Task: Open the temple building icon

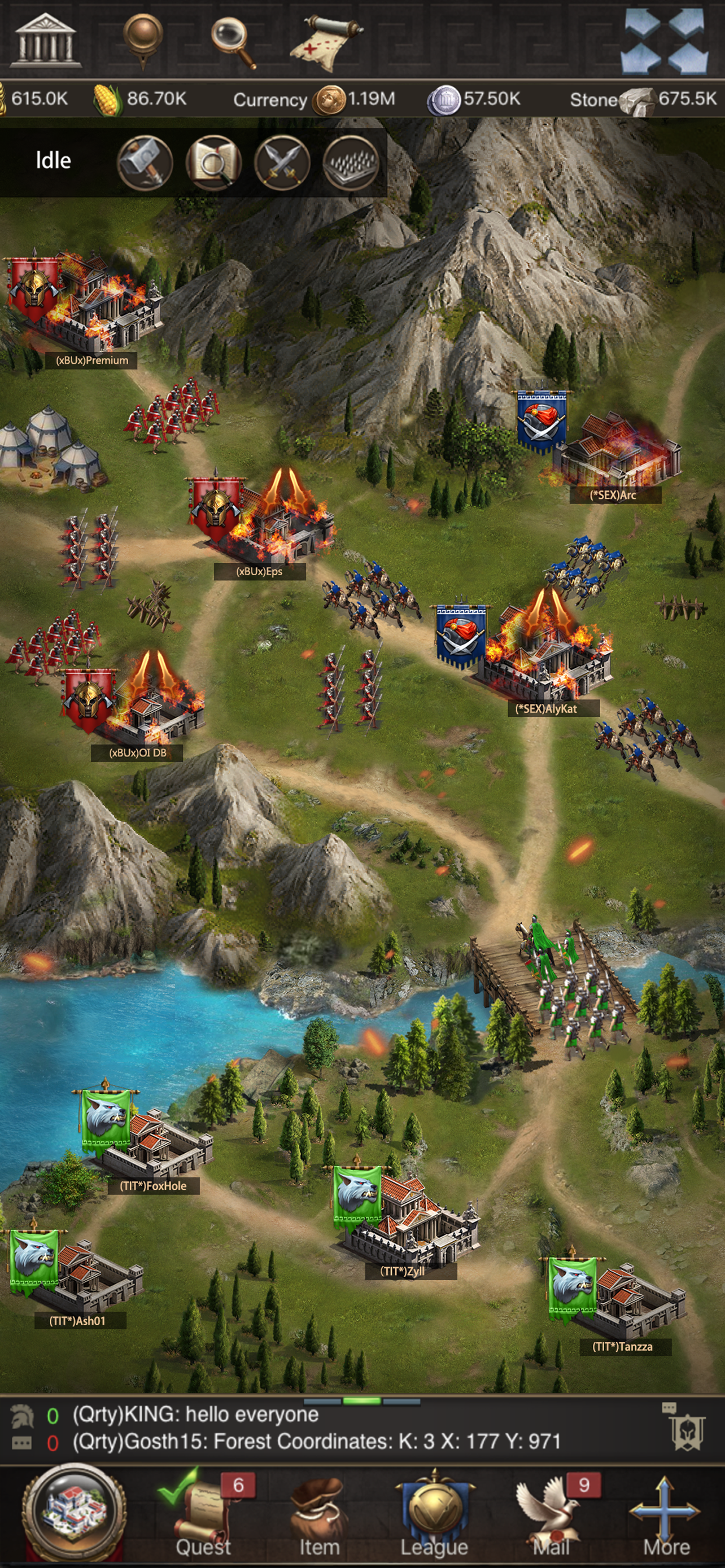Action: 45,40
